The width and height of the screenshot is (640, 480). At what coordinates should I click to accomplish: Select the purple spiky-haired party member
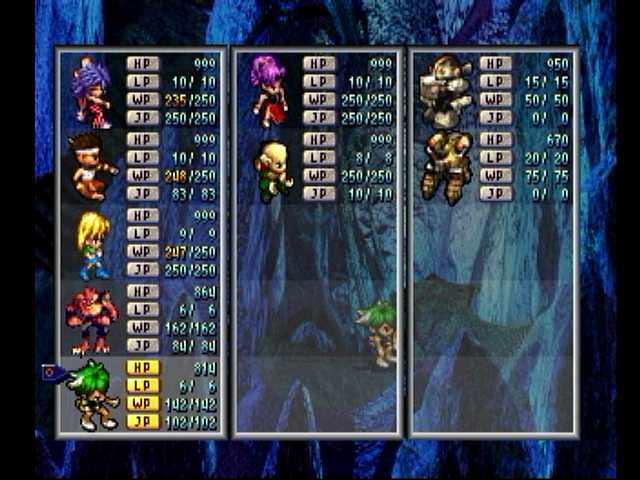click(x=91, y=91)
